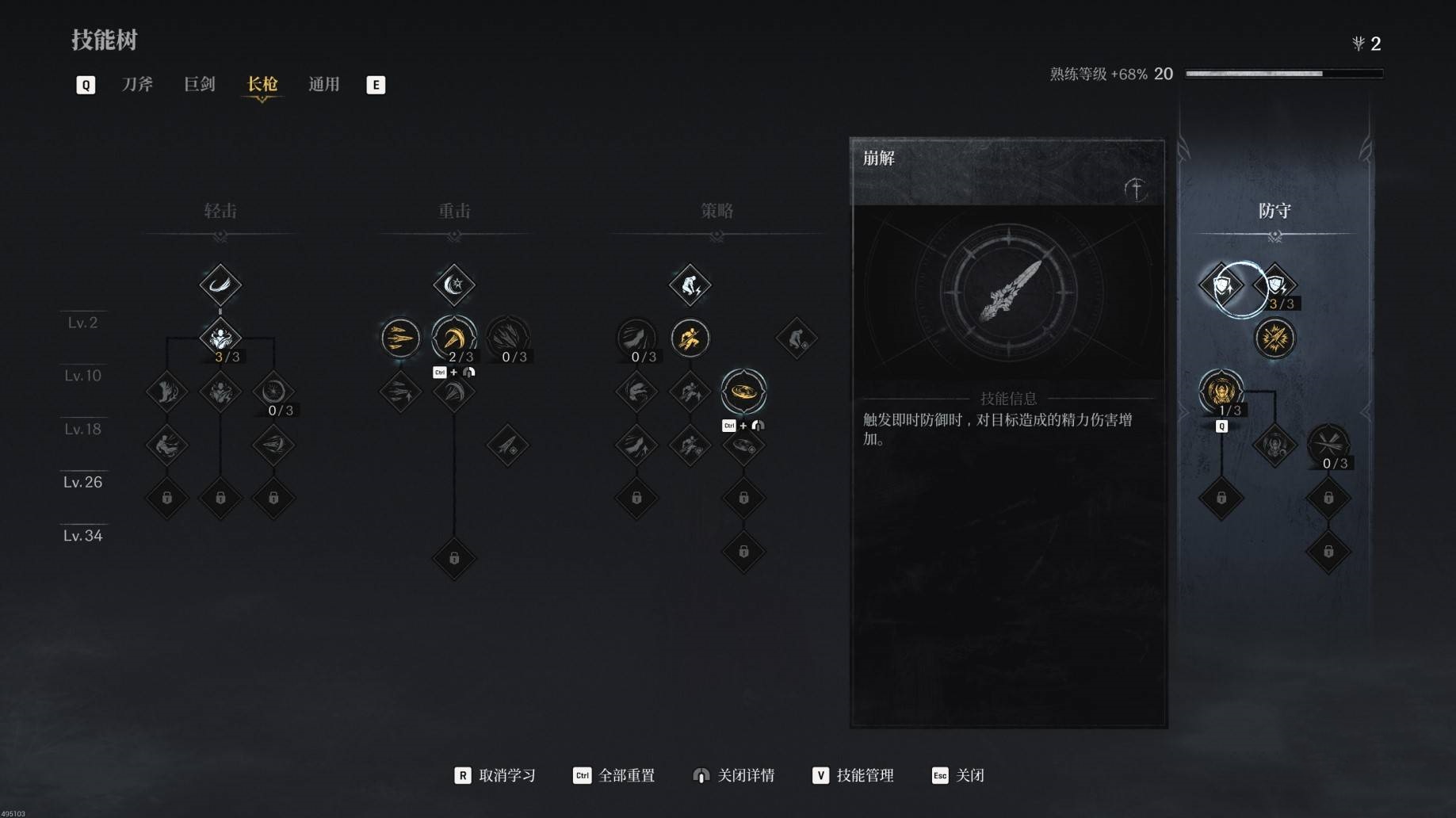This screenshot has height=818, width=1456.
Task: Select the golden scythe skill at 2/3
Action: [x=453, y=338]
